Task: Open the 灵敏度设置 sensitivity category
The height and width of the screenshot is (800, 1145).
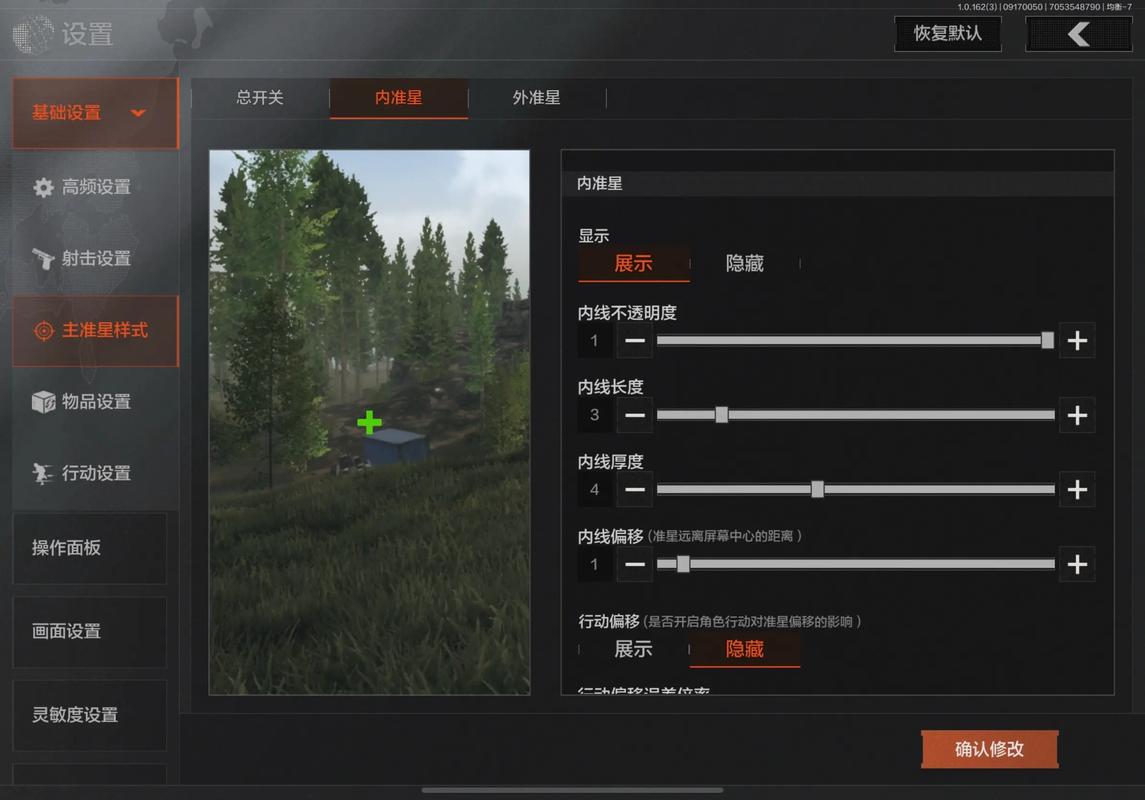Action: (89, 715)
